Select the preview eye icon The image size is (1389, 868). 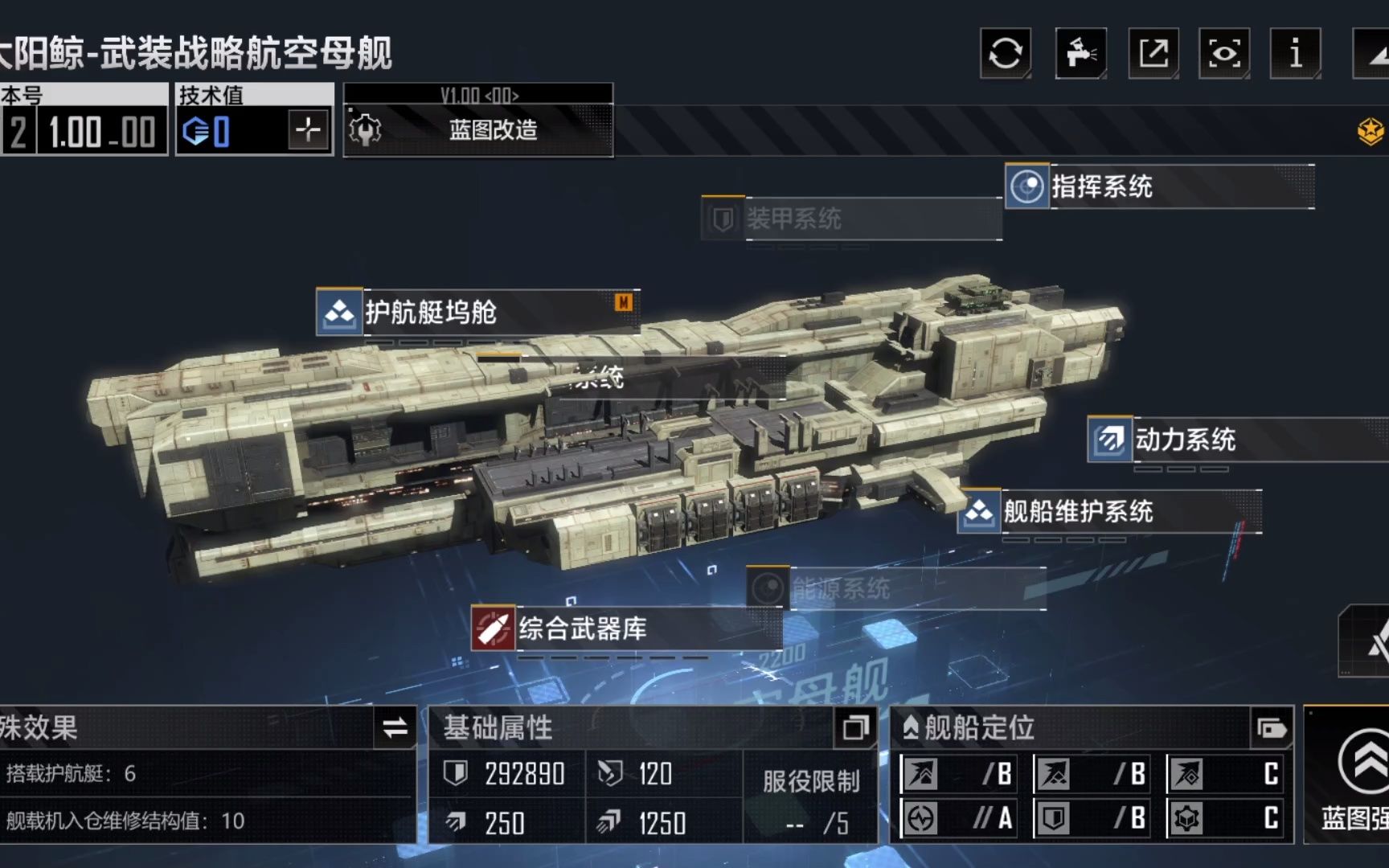1223,52
